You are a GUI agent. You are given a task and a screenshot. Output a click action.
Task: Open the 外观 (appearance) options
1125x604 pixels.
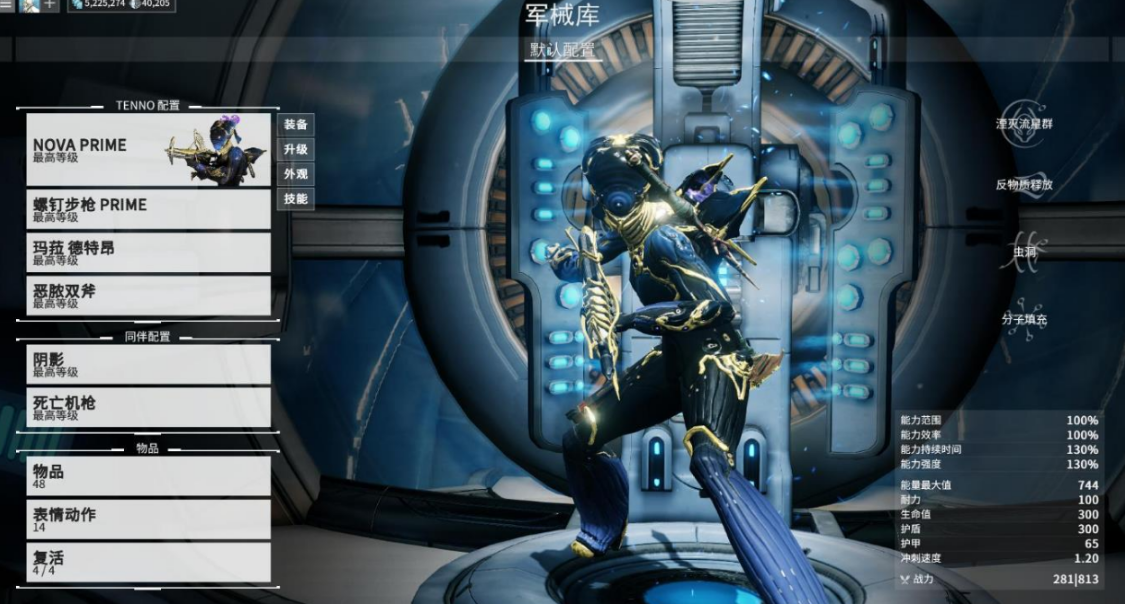tap(295, 174)
